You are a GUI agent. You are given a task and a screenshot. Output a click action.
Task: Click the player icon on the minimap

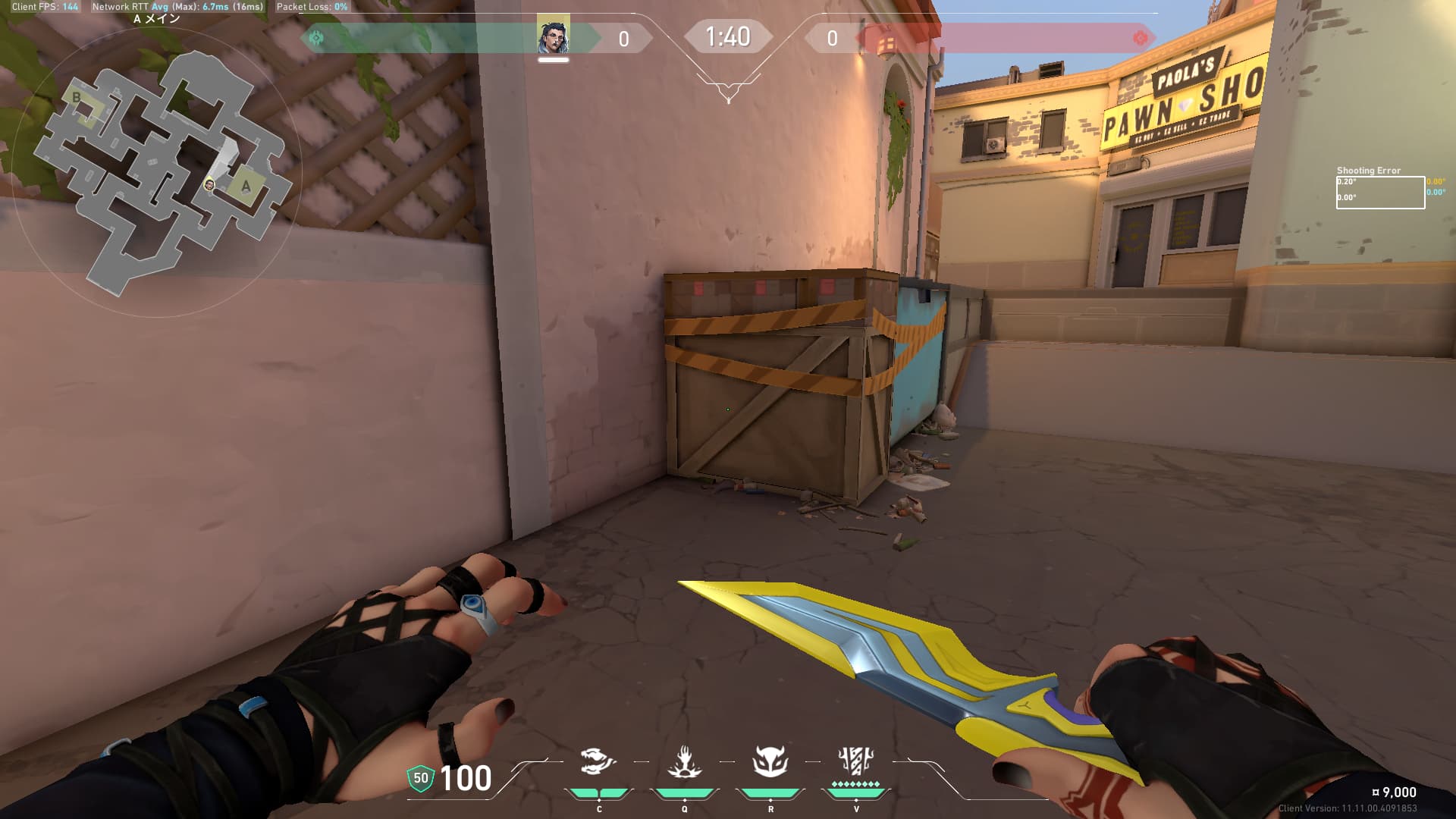pos(209,184)
